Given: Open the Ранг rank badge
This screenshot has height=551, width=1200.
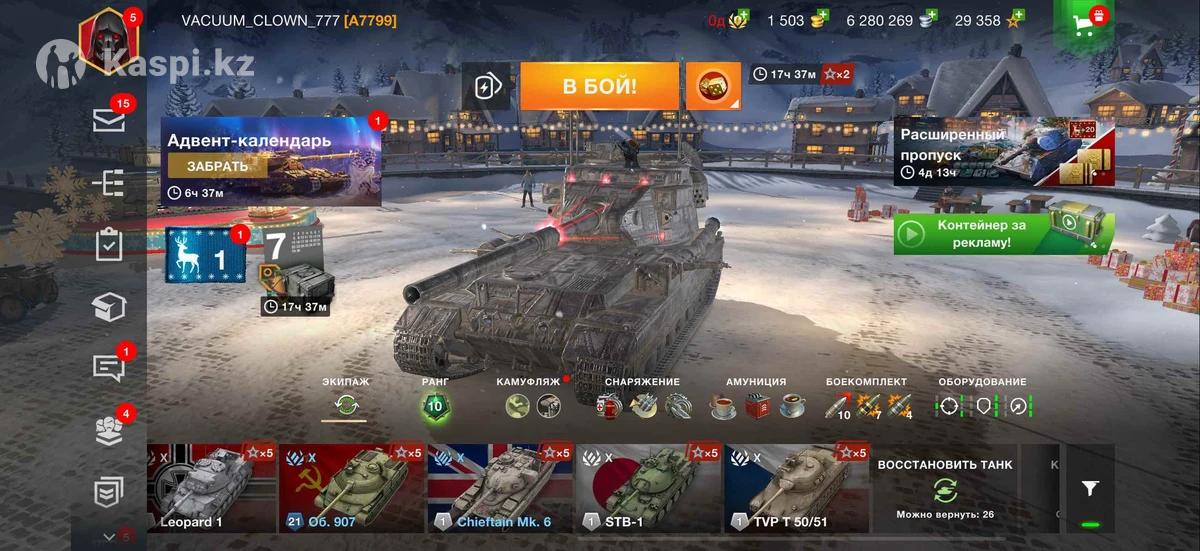Looking at the screenshot, I should coord(435,404).
